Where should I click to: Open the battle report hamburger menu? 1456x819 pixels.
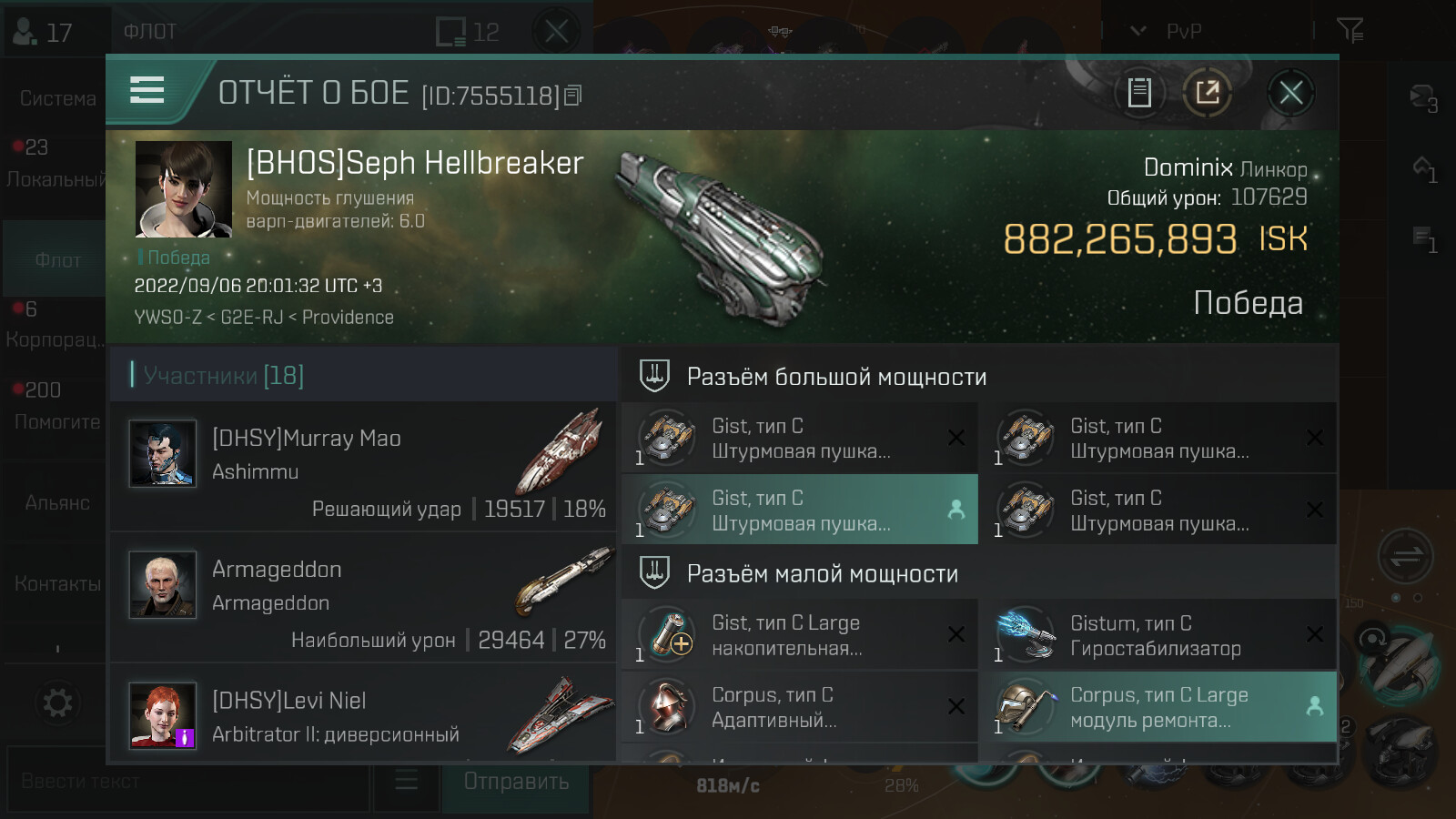[147, 91]
